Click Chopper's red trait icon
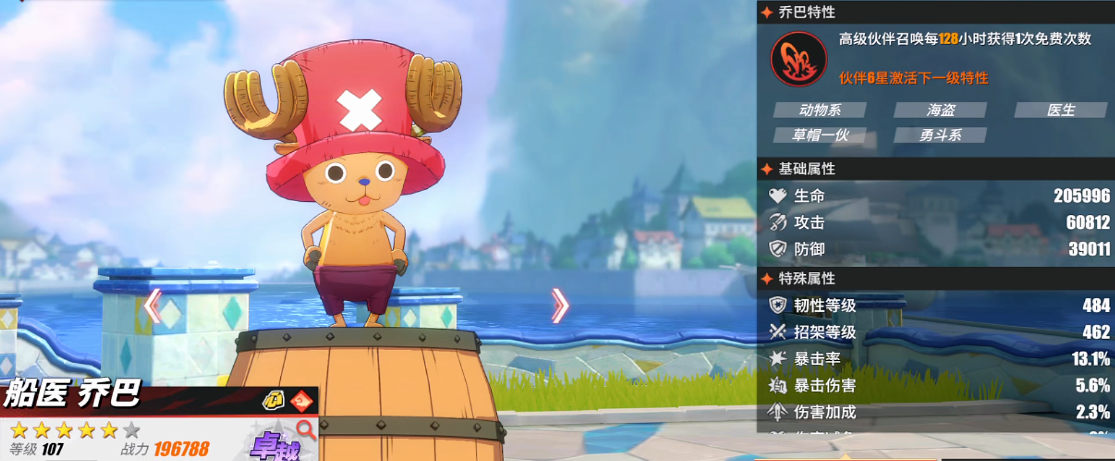Image resolution: width=1115 pixels, height=461 pixels. click(798, 59)
